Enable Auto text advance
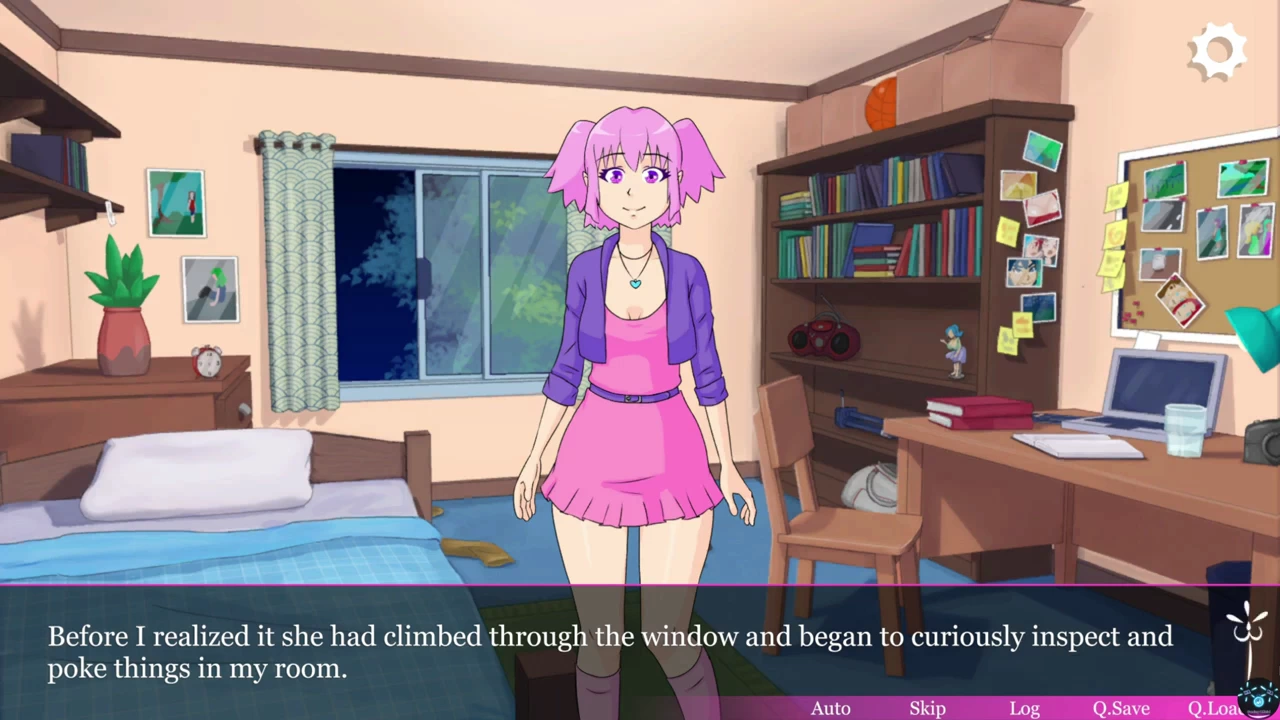 830,708
